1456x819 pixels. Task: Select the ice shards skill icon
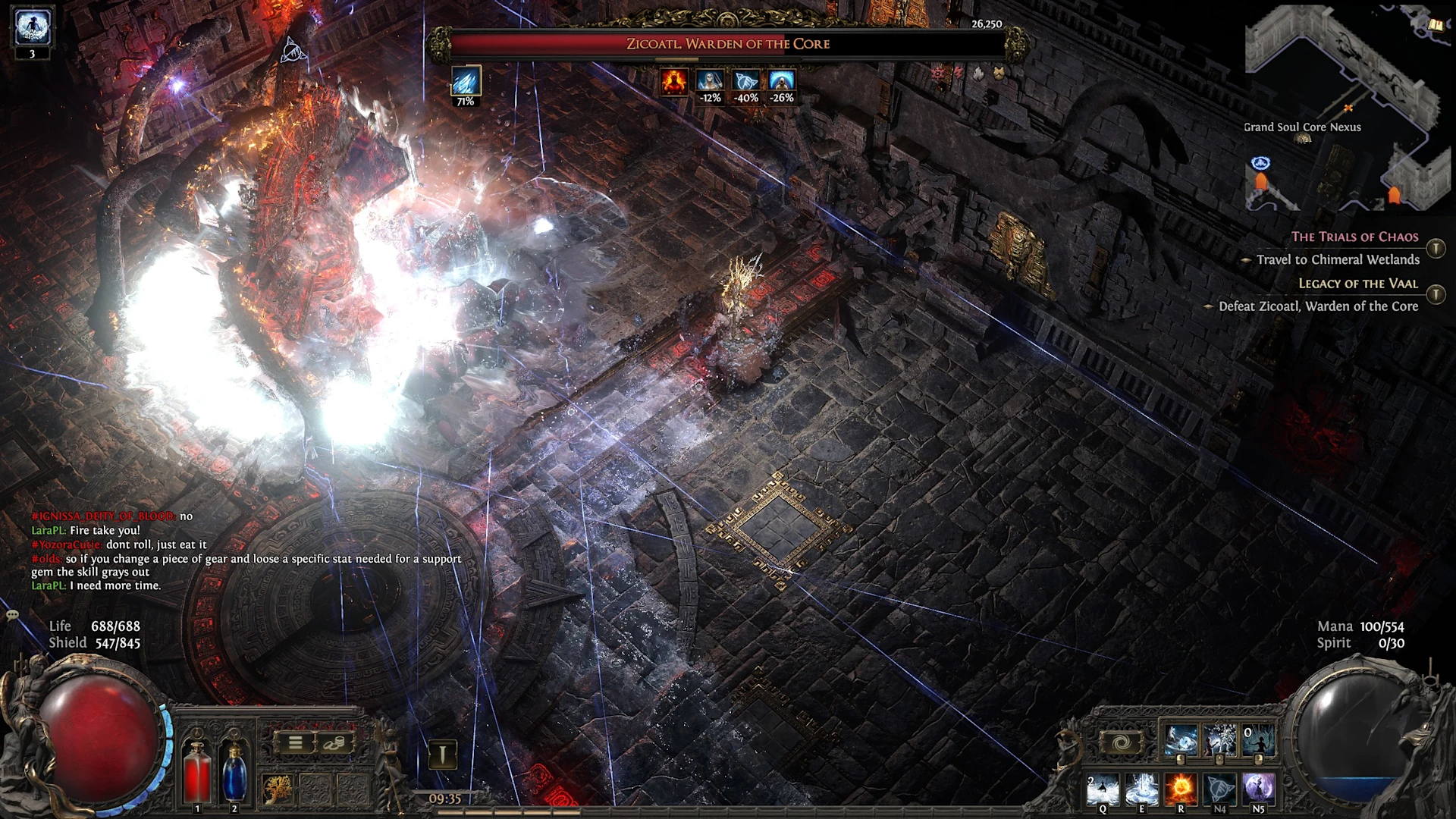click(x=1219, y=739)
